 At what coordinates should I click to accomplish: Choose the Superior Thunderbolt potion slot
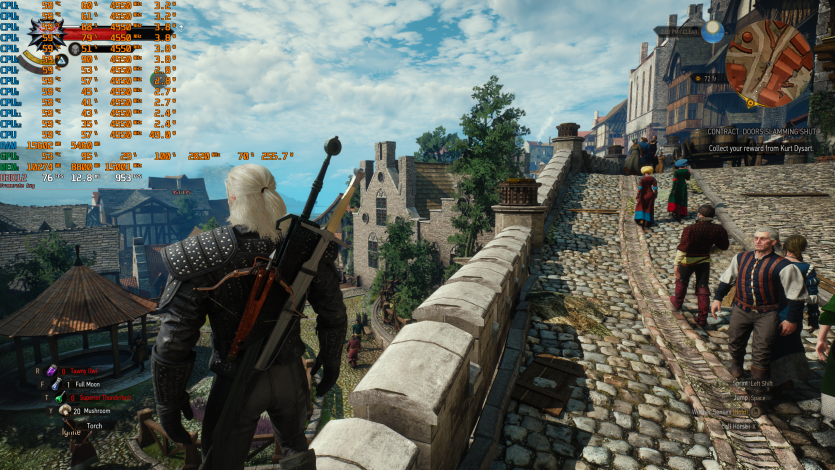point(59,397)
